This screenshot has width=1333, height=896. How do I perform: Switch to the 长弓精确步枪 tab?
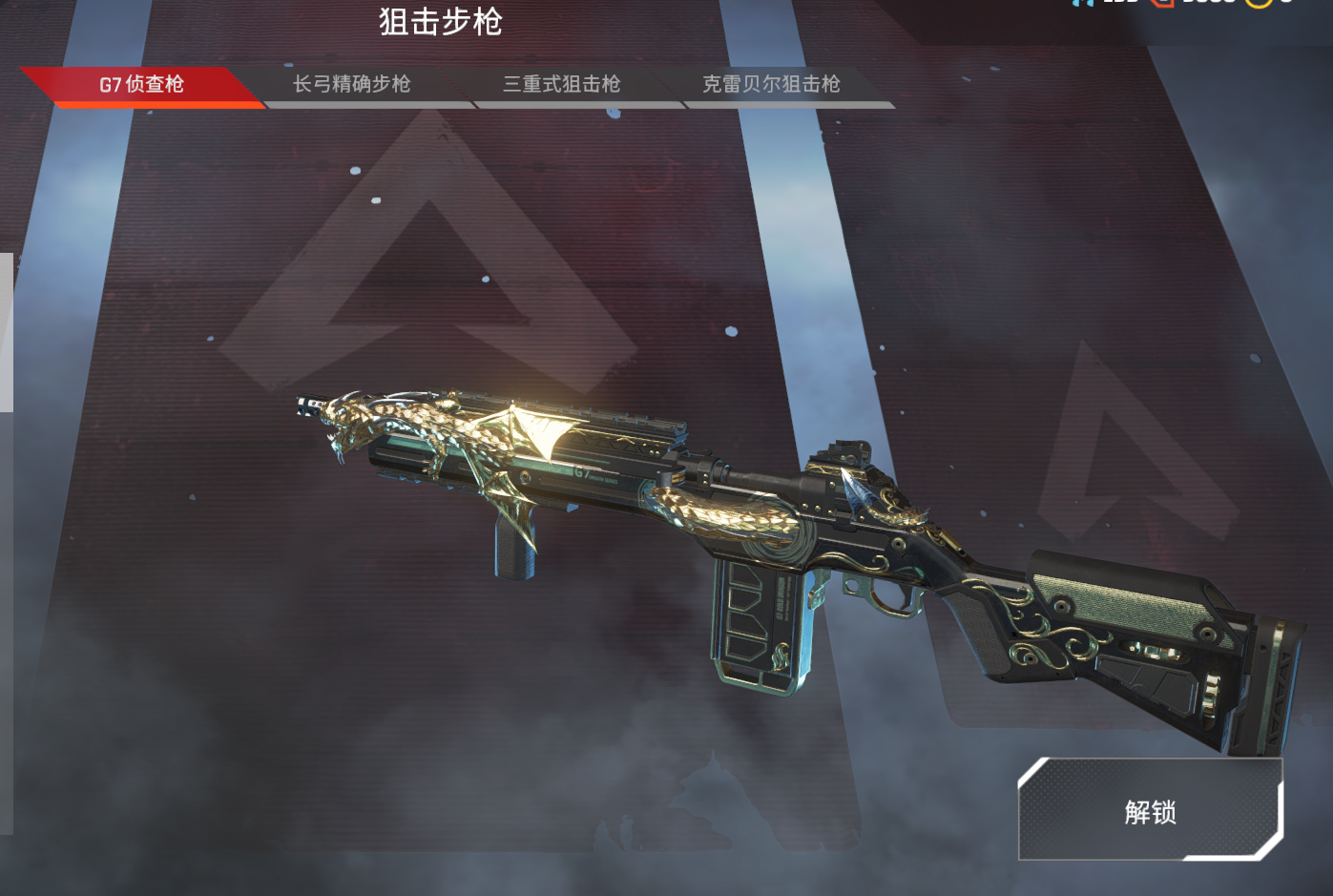(351, 85)
